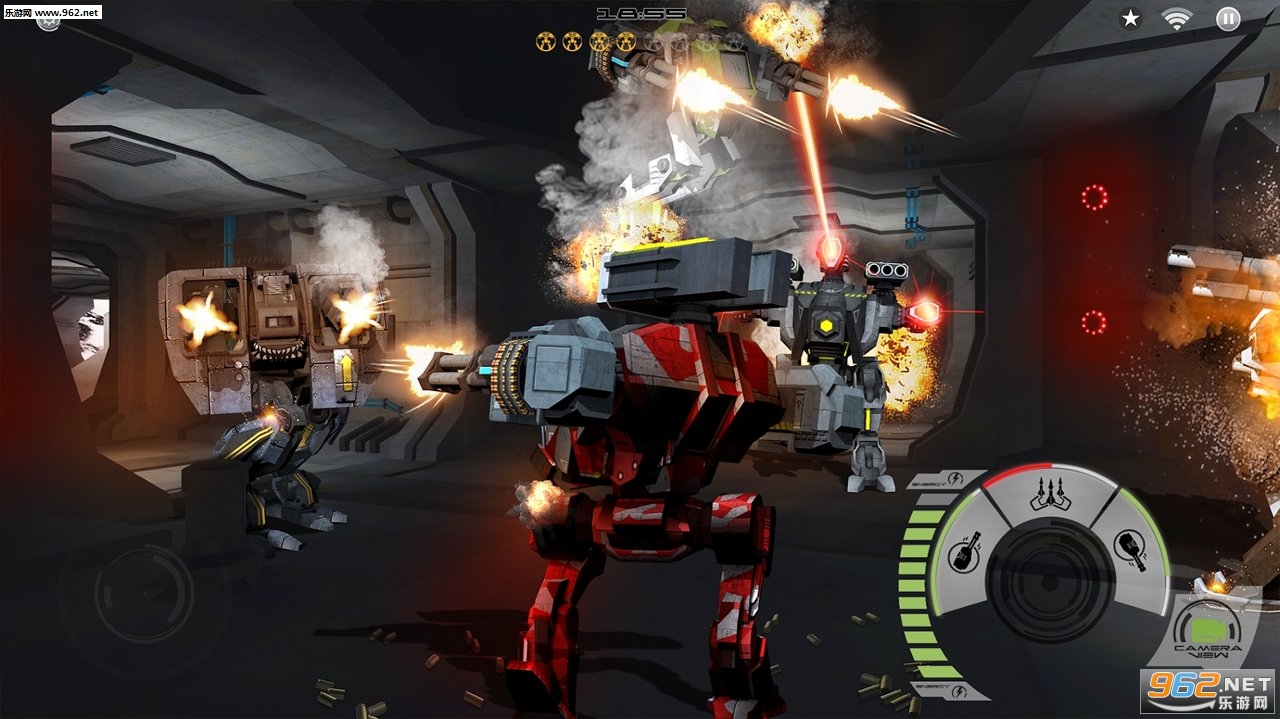Pause the game with the pause button

click(1228, 18)
